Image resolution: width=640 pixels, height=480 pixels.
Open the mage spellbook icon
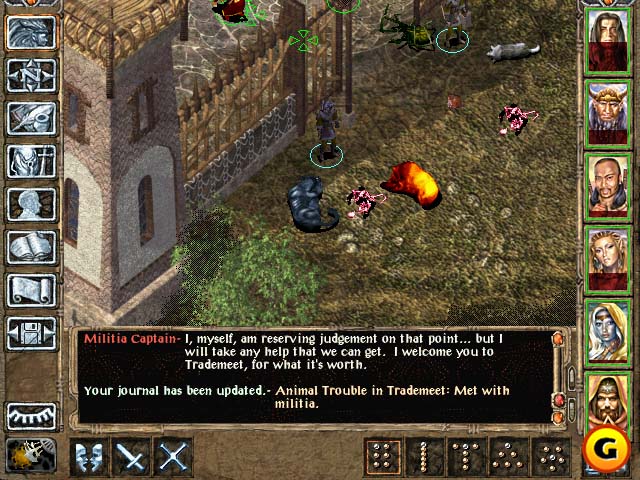[31, 247]
